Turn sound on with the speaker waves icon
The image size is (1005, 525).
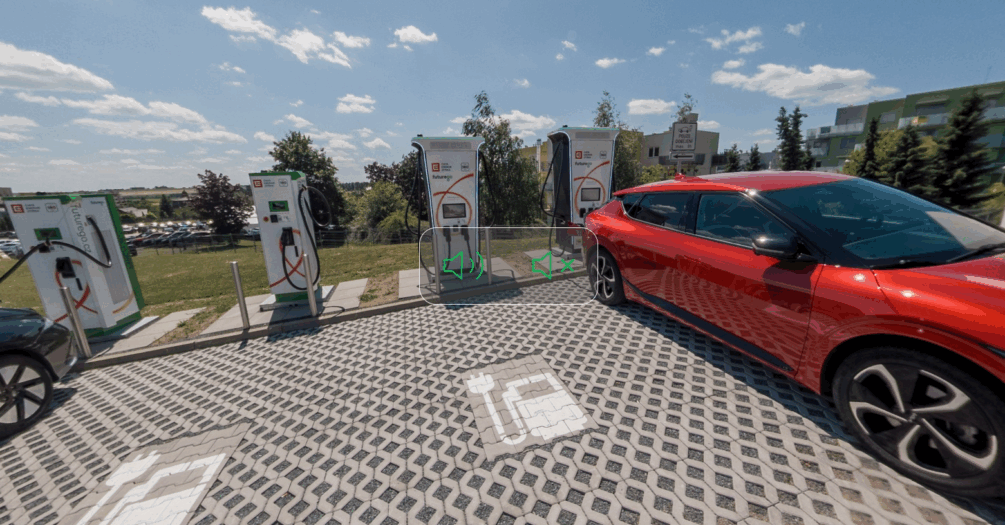click(x=463, y=265)
